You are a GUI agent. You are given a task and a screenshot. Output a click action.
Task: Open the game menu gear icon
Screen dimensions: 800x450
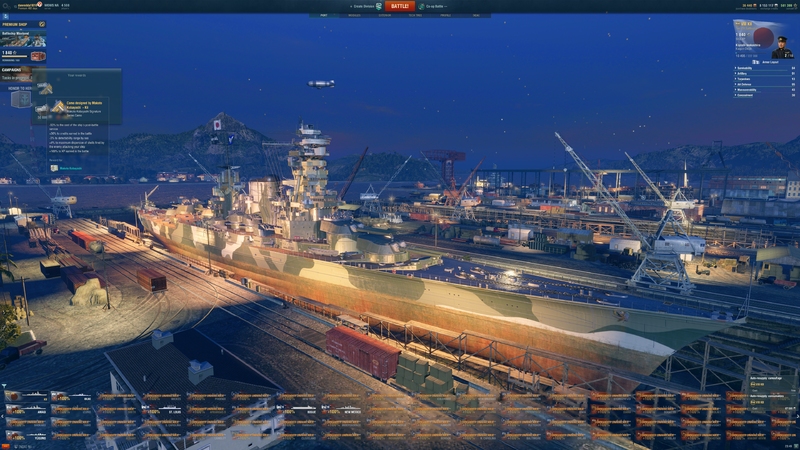pyautogui.click(x=7, y=6)
